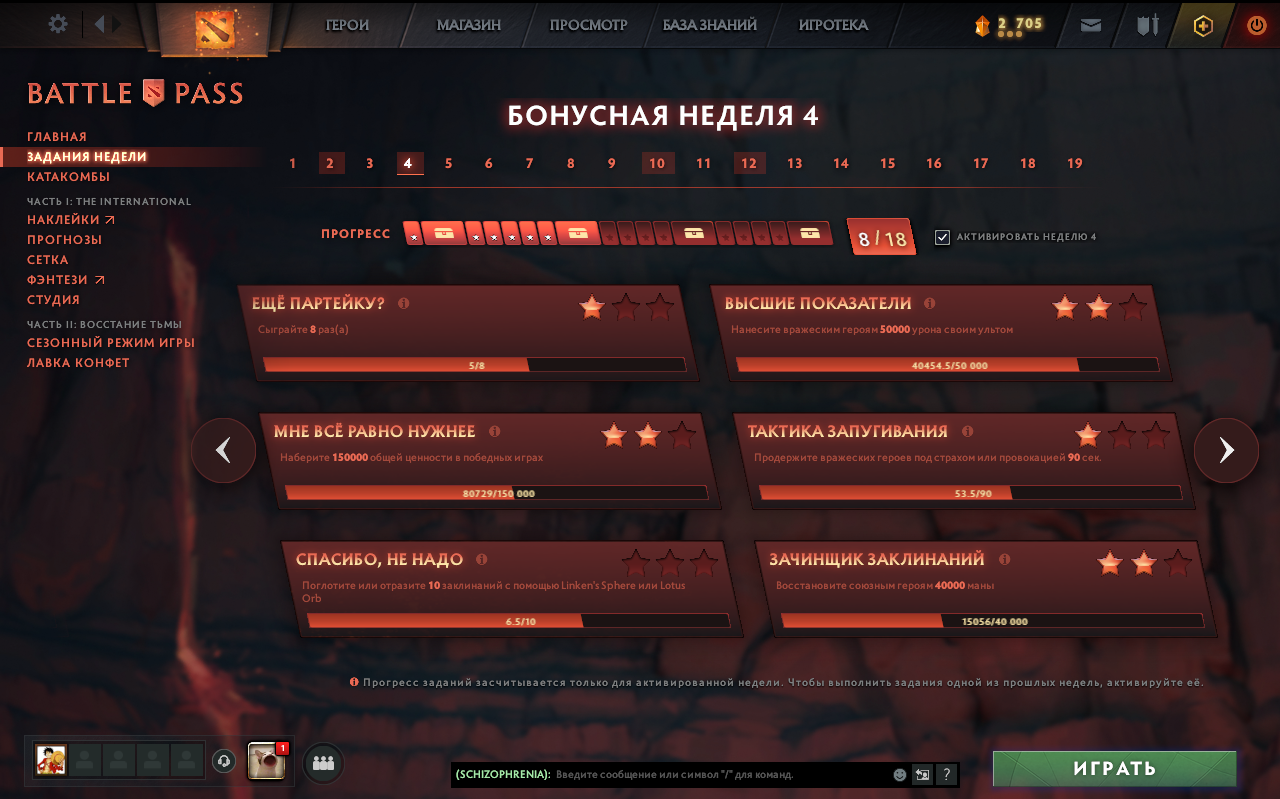Click left arrow to see previous quests
The width and height of the screenshot is (1280, 799).
coord(223,450)
